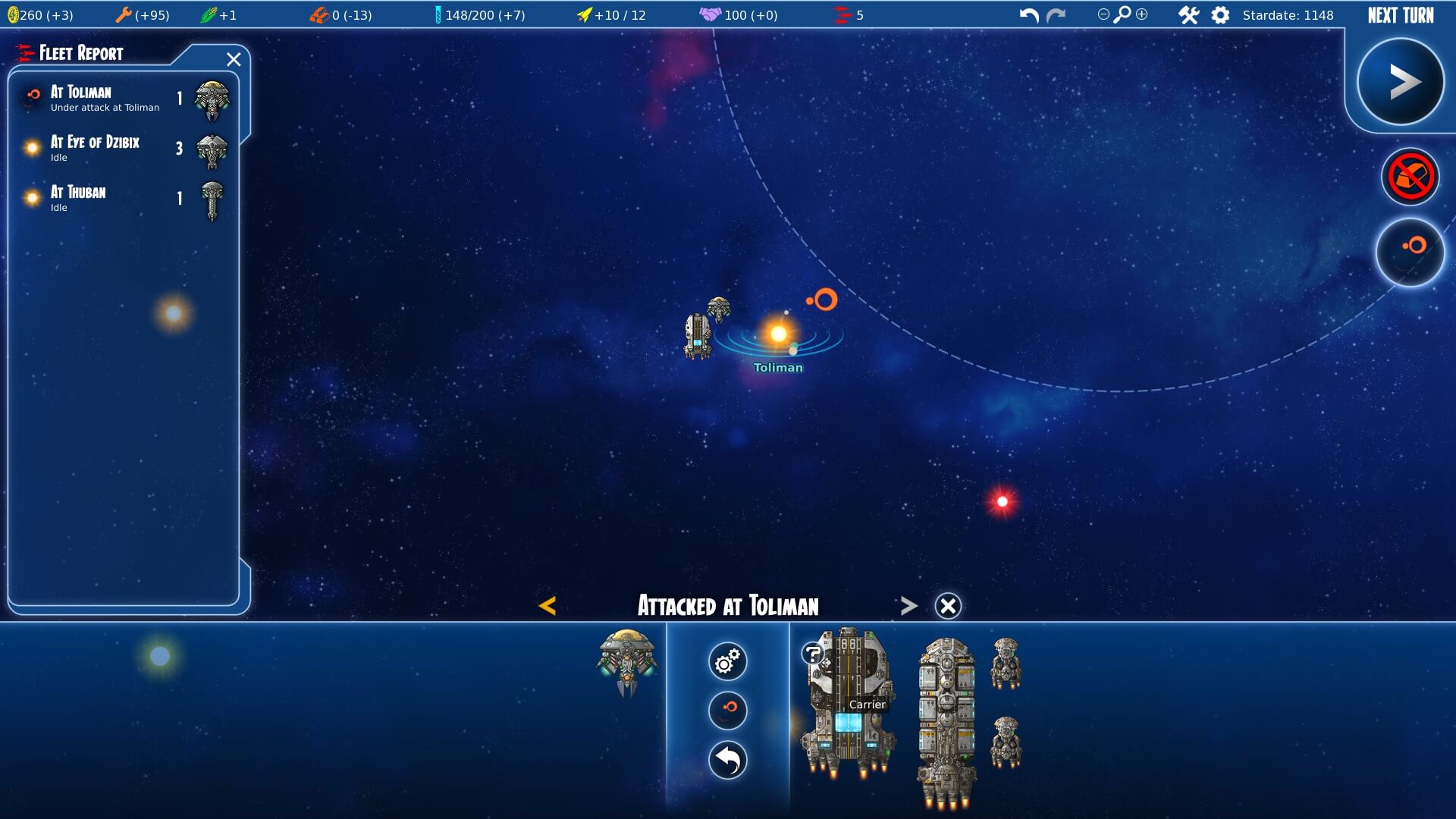1456x819 pixels.
Task: Redo the undone action
Action: [1056, 15]
